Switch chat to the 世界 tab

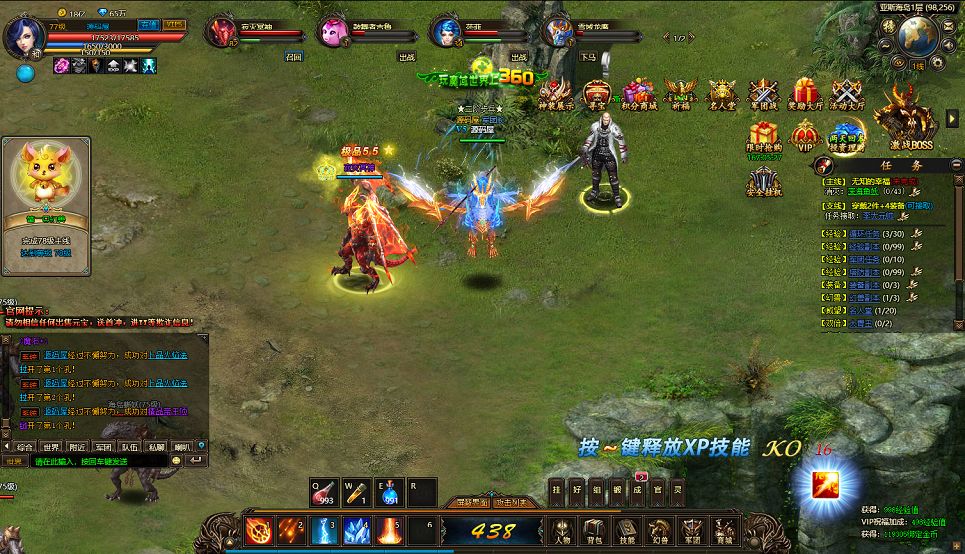pos(50,446)
